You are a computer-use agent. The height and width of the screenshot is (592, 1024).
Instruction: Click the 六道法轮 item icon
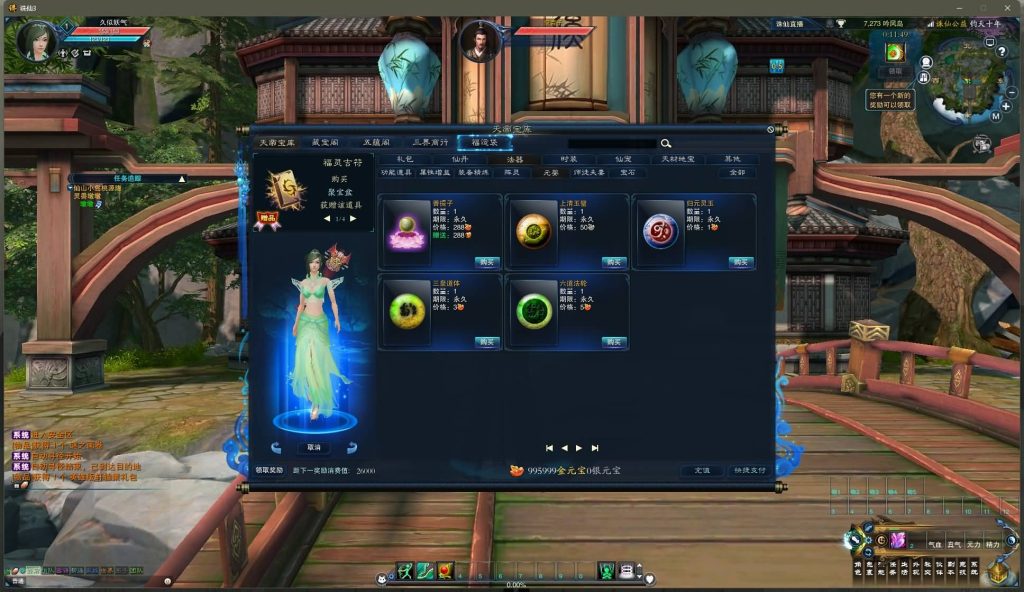pyautogui.click(x=534, y=311)
